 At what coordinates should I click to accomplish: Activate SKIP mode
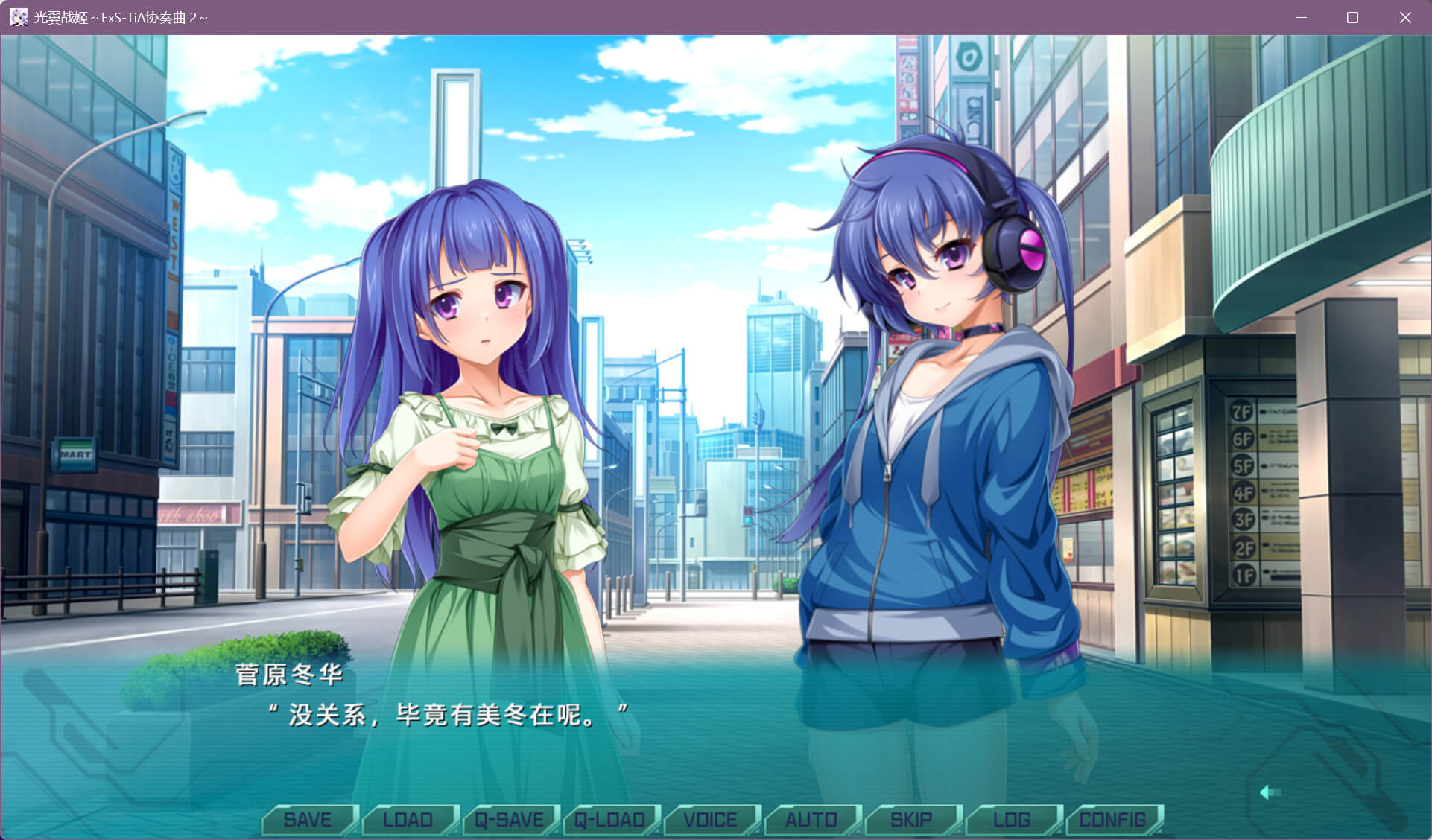tap(911, 820)
